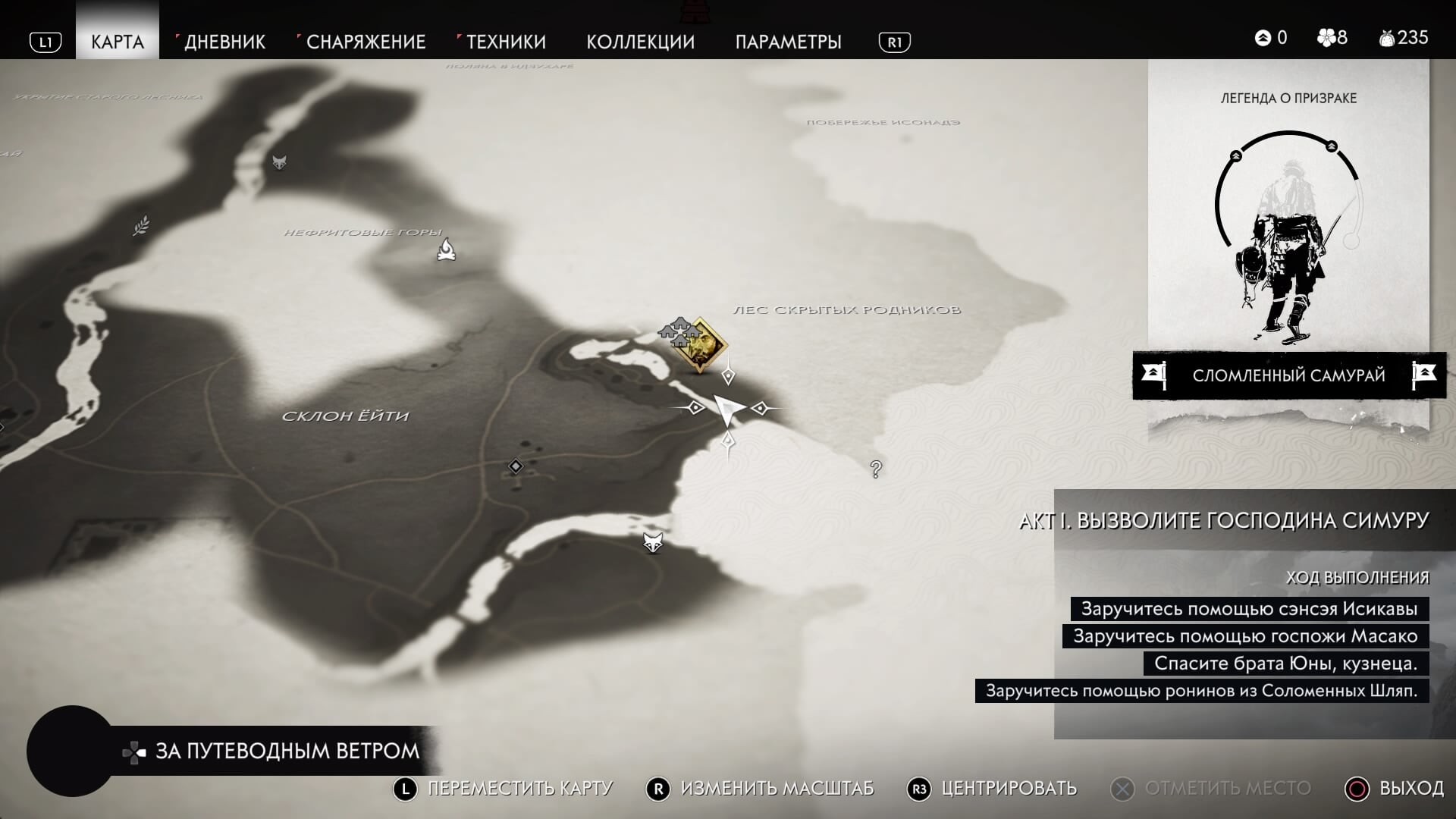Select the bamboo leaf marker on the map
Screen dimensions: 1456x819
pos(141,225)
